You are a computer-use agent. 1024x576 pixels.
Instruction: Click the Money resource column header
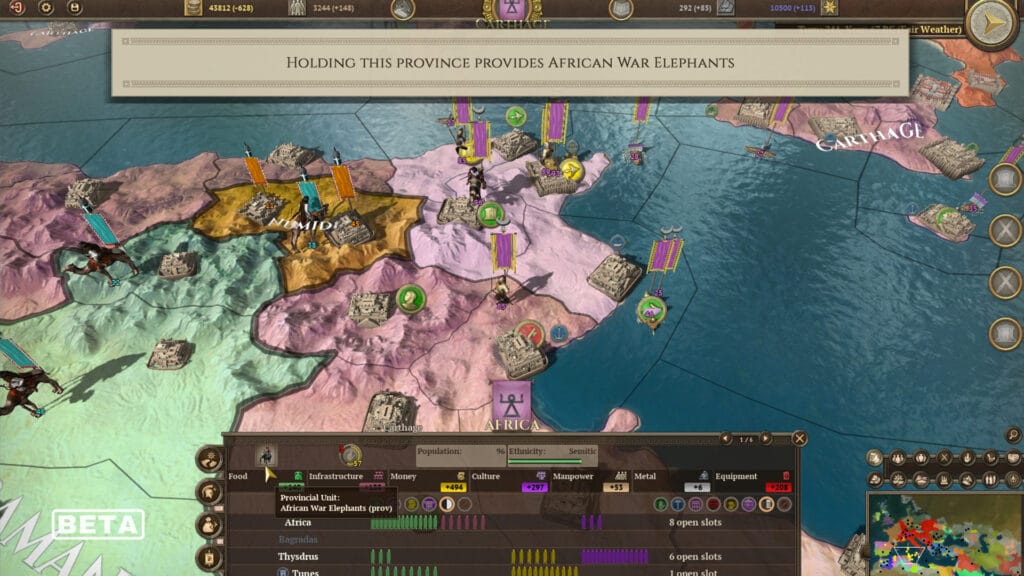click(404, 476)
